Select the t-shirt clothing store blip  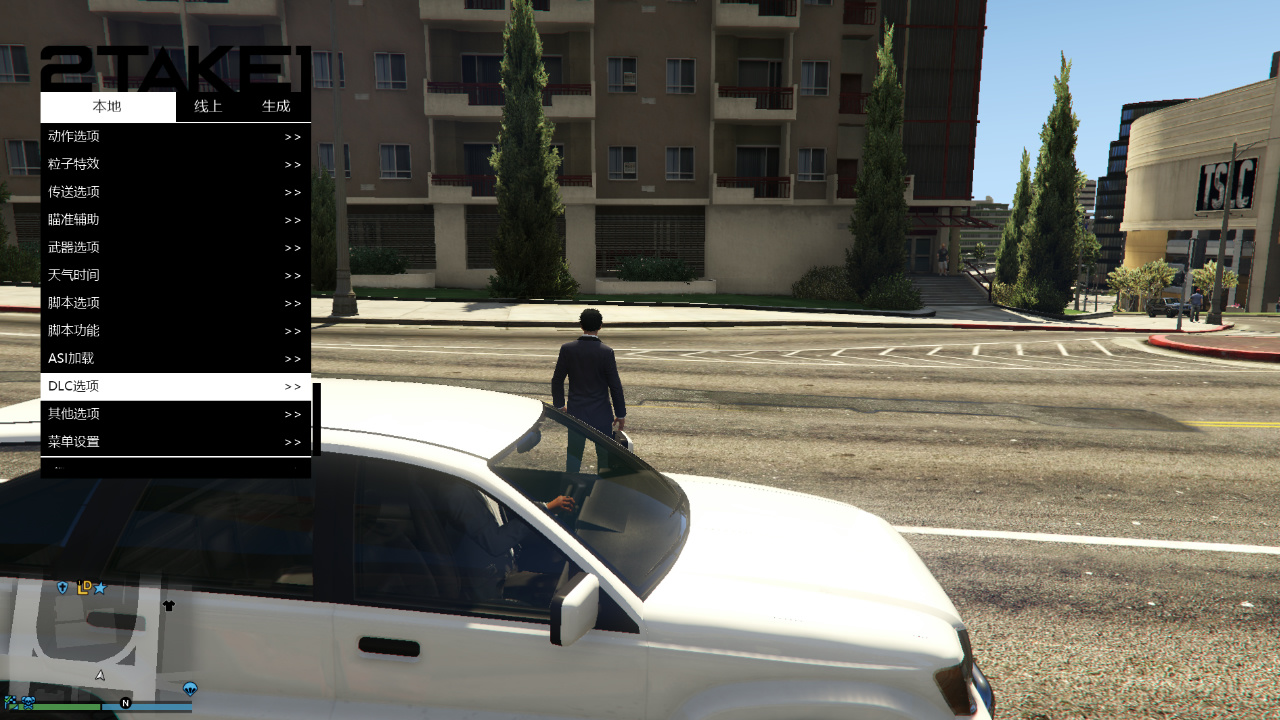(x=168, y=606)
